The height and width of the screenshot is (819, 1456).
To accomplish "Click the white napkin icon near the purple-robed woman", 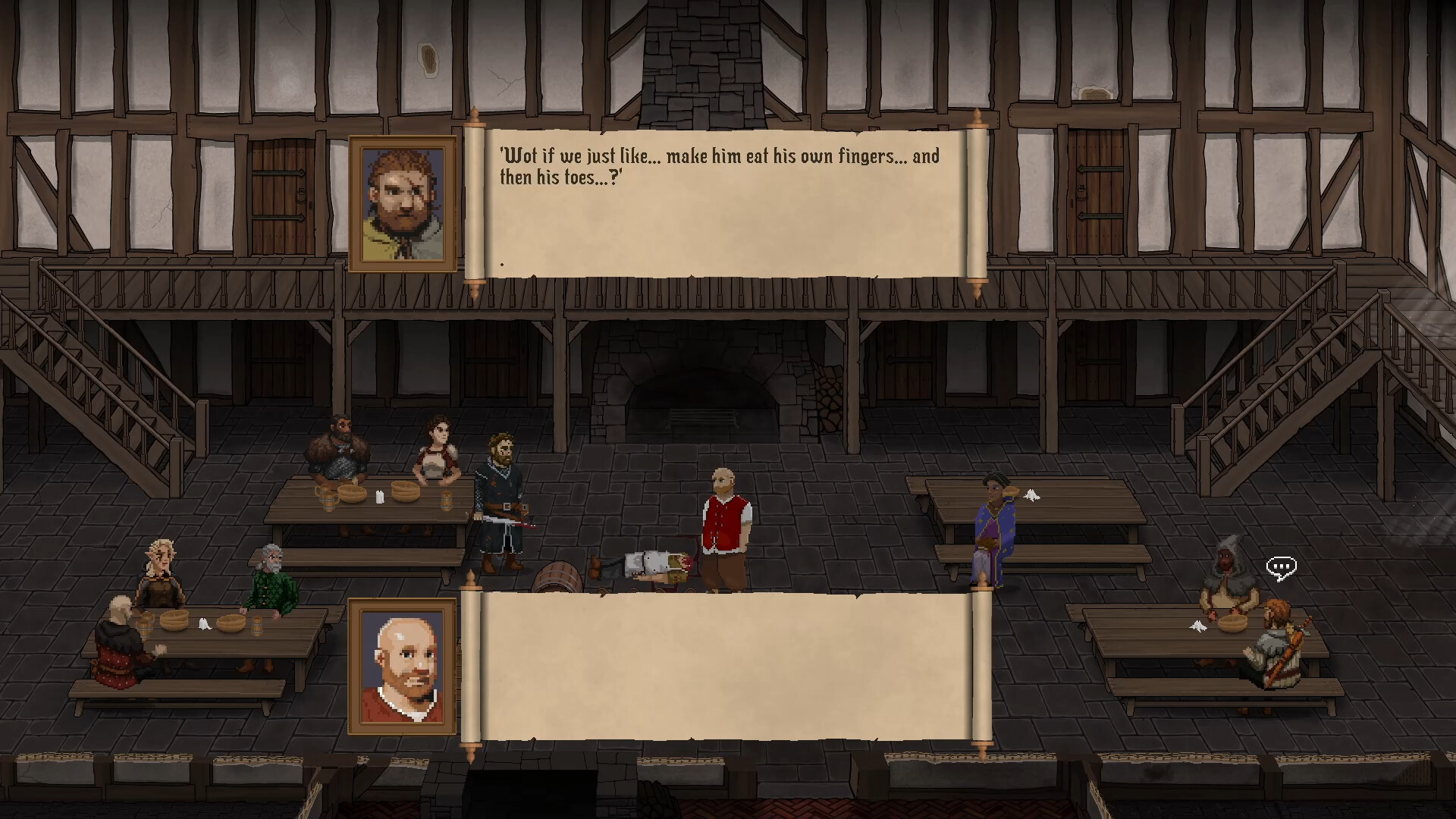I will pyautogui.click(x=1032, y=494).
